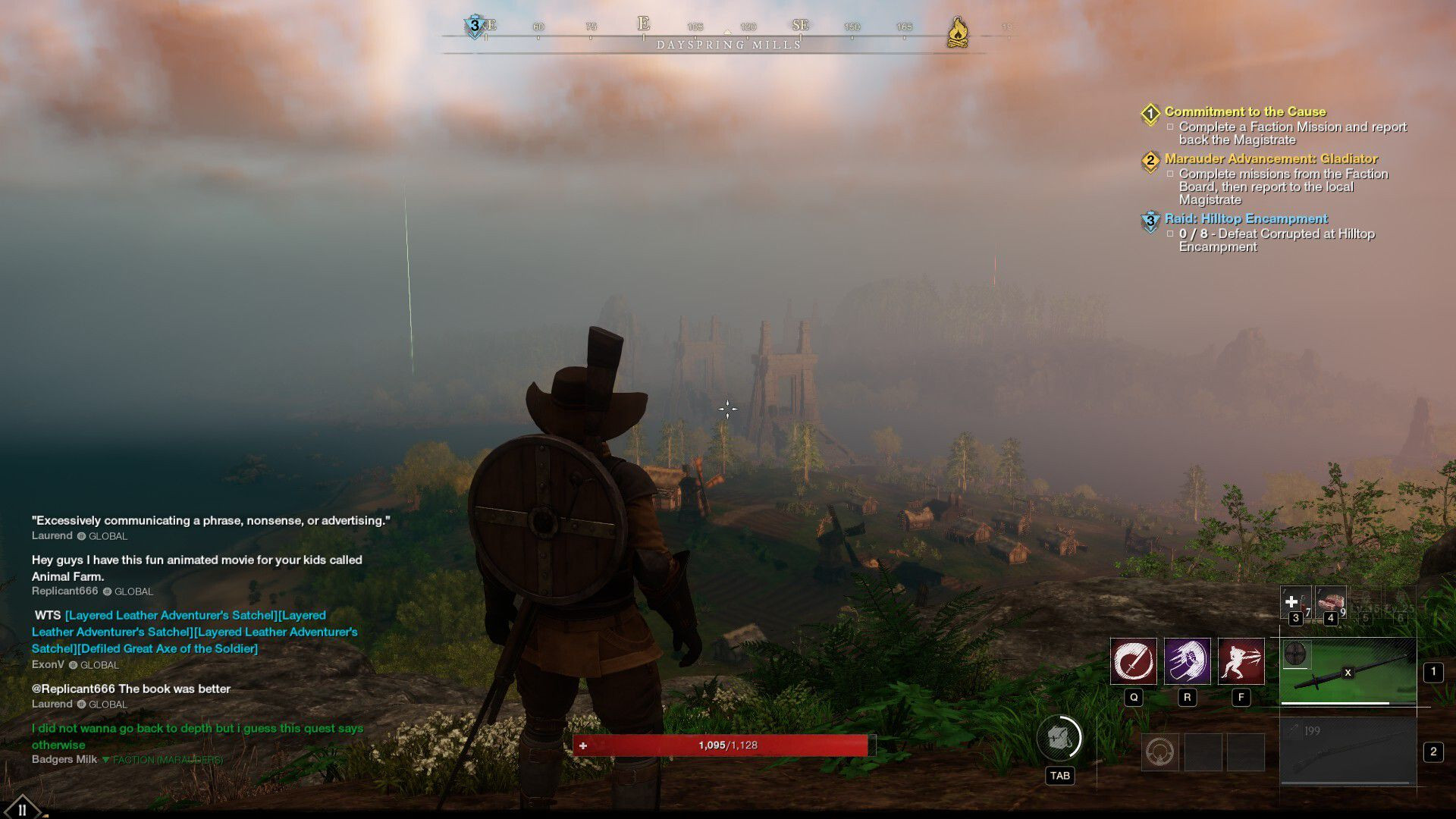Open the inventory bag icon
This screenshot has height=819, width=1456.
pyautogui.click(x=1059, y=738)
